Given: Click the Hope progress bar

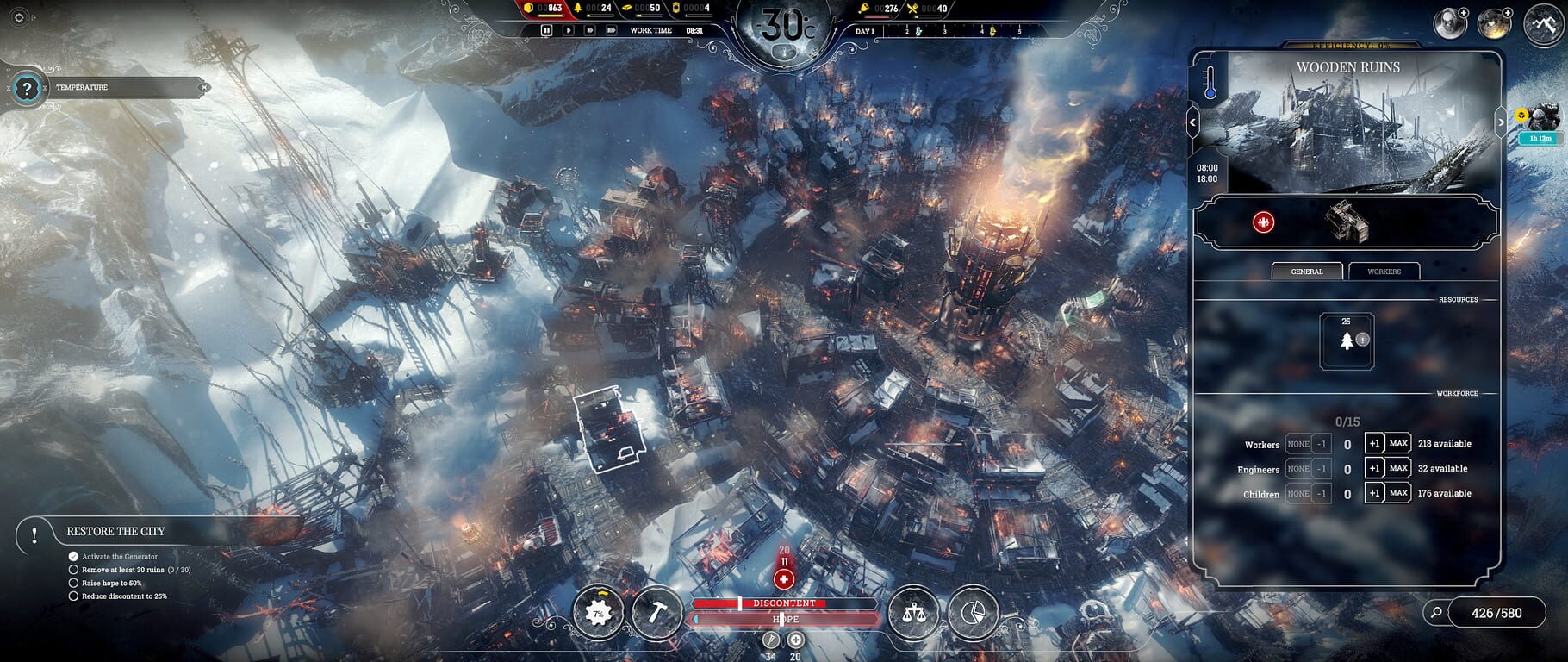Looking at the screenshot, I should coord(786,619).
